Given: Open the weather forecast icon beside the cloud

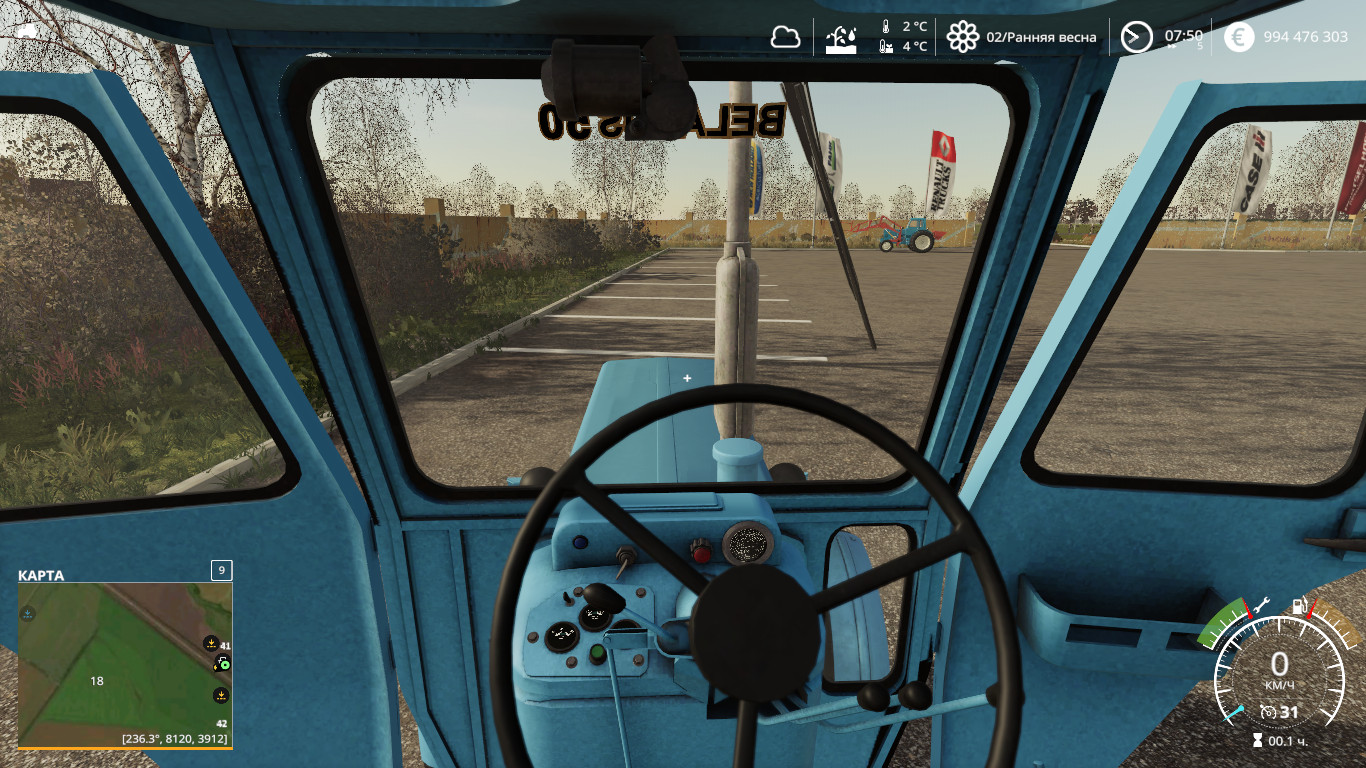Looking at the screenshot, I should [840, 38].
